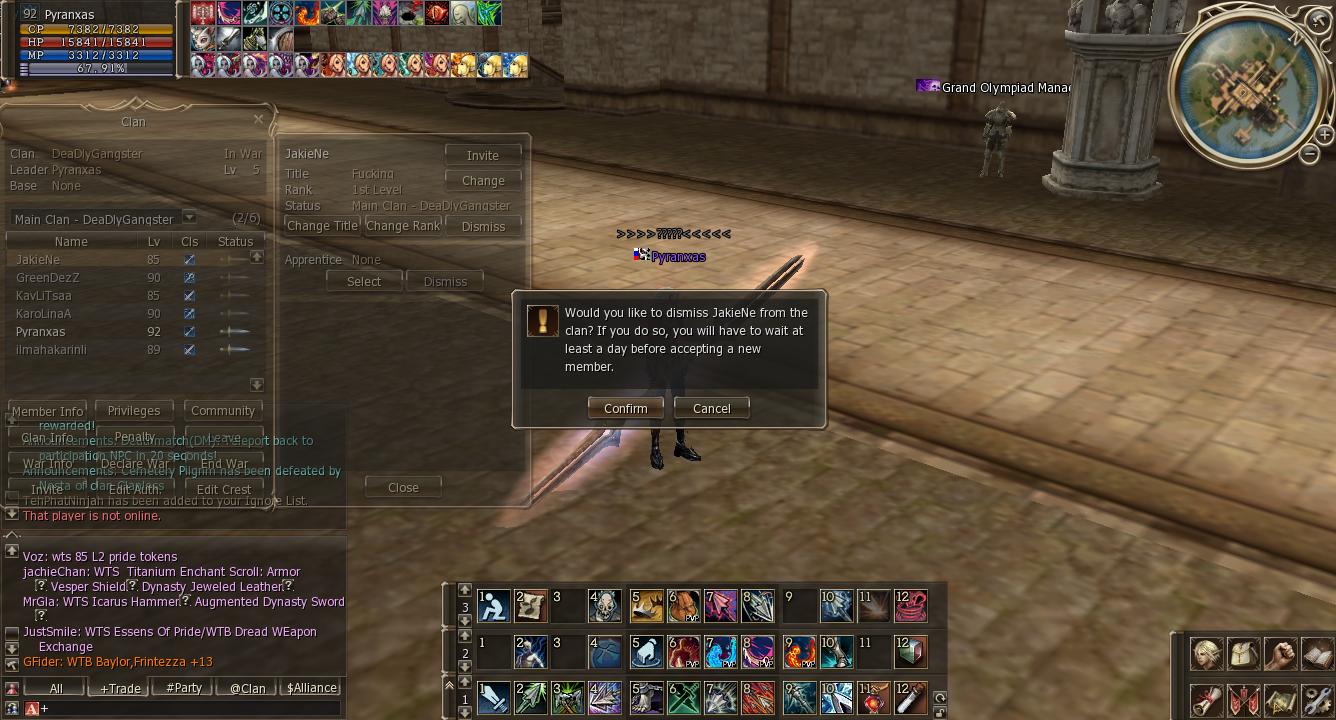Close the member details panel

[x=403, y=487]
